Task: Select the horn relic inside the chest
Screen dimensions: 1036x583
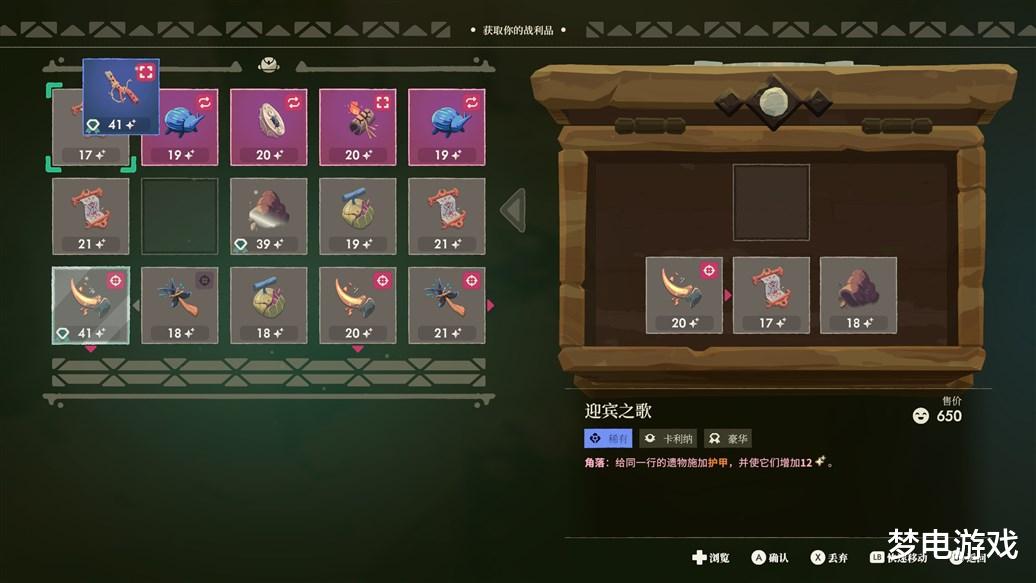Action: [684, 295]
